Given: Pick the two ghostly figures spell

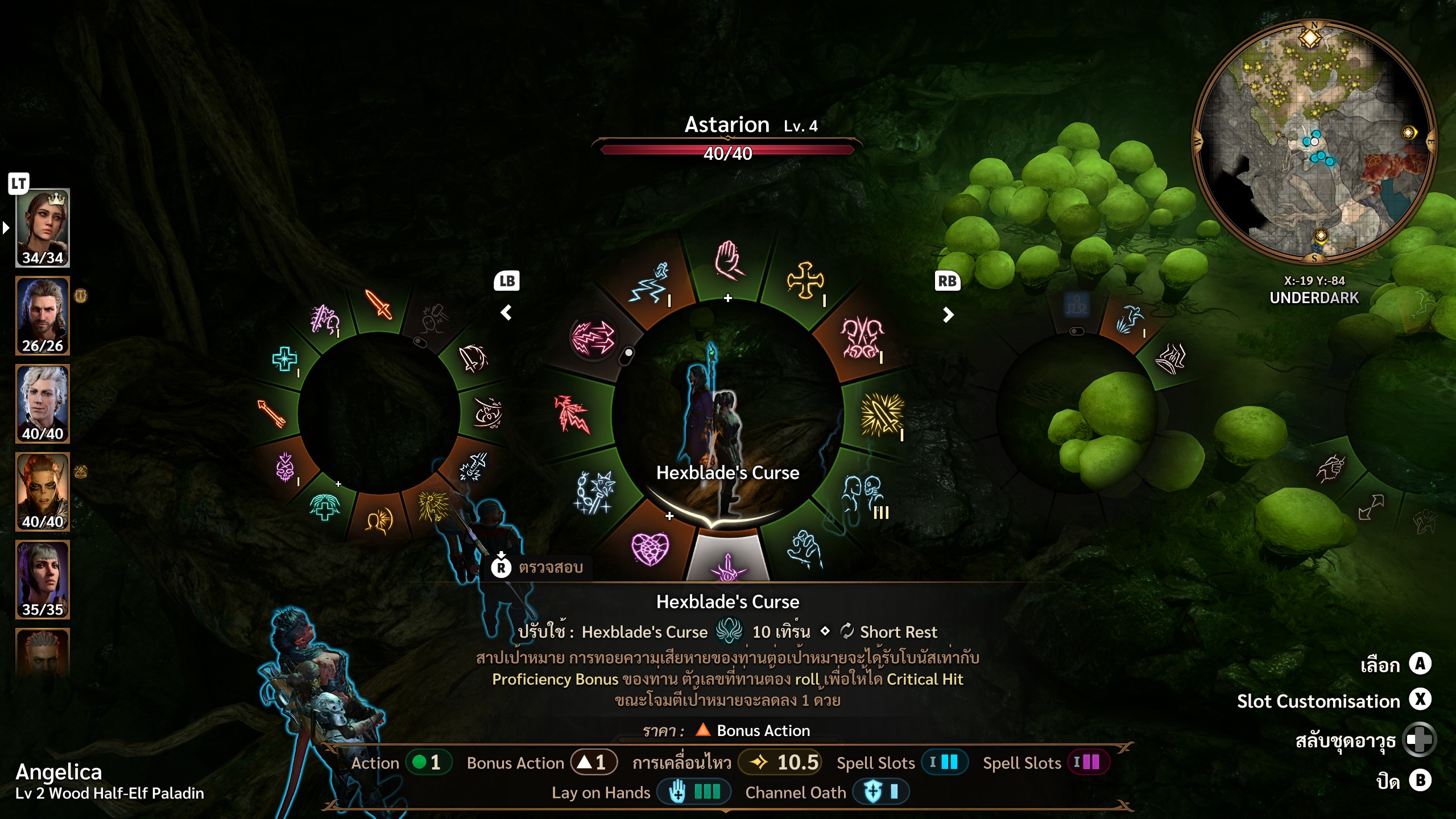Looking at the screenshot, I should (x=863, y=493).
